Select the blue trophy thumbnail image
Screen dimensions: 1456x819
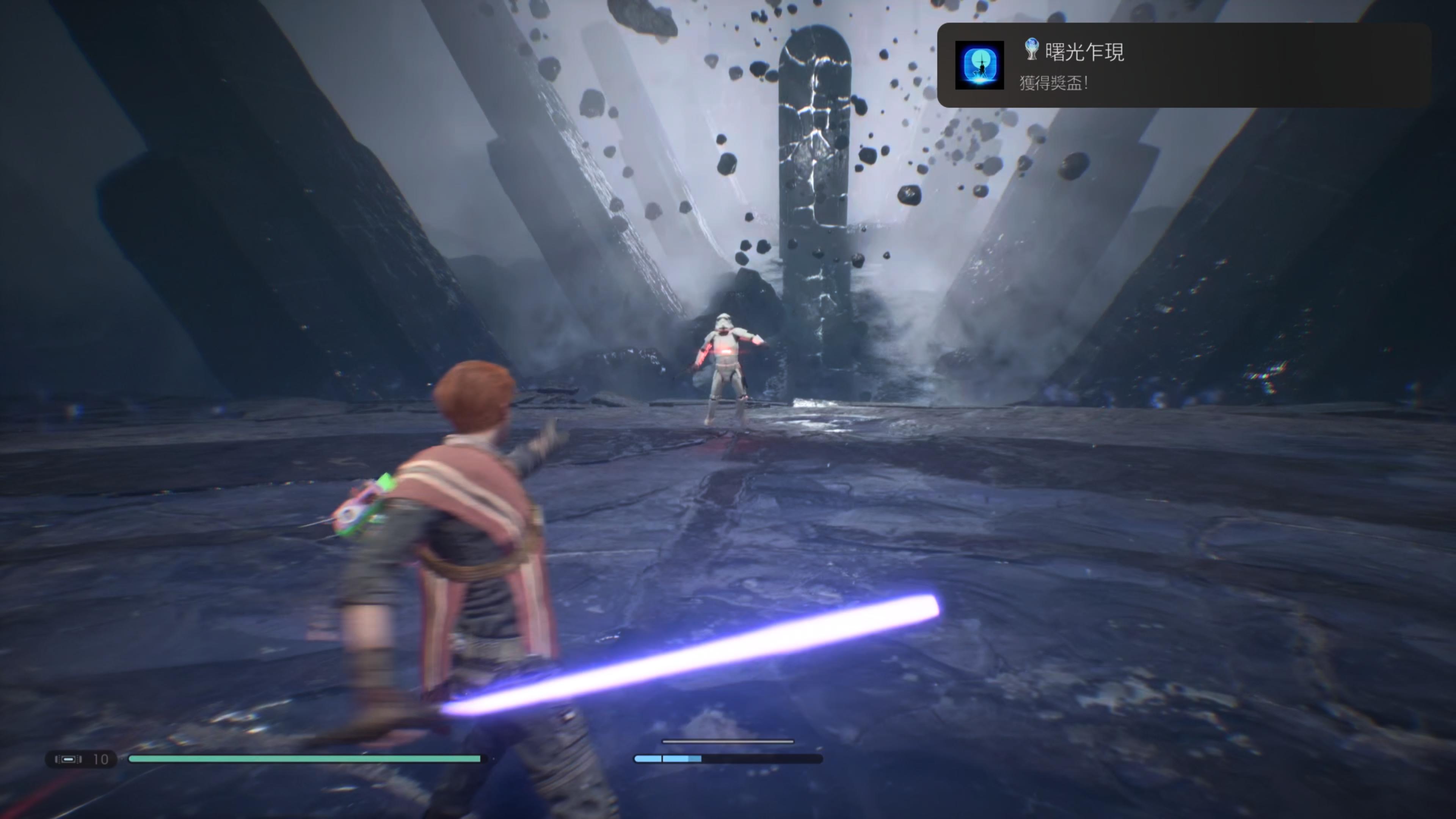979,66
